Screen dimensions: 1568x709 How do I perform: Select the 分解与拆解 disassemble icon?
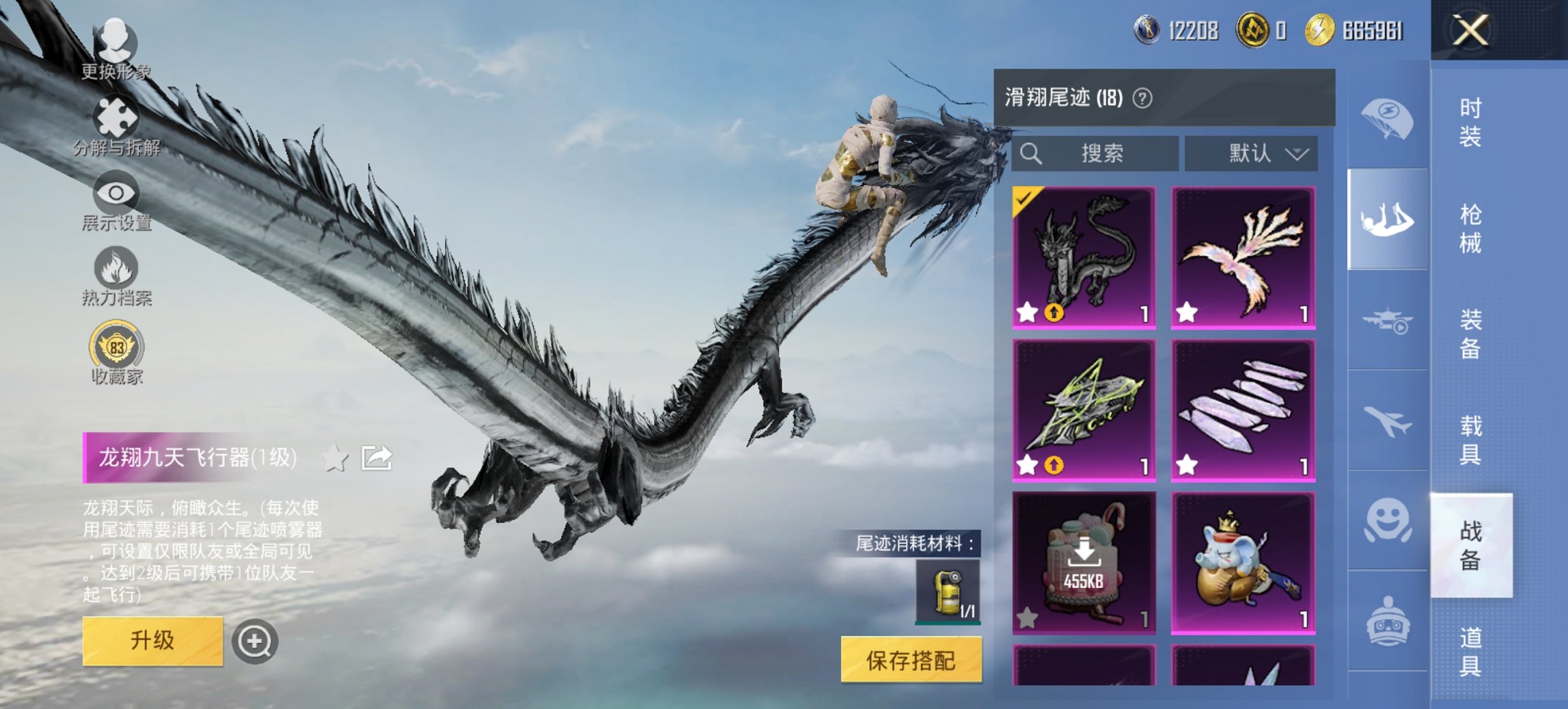pyautogui.click(x=116, y=116)
